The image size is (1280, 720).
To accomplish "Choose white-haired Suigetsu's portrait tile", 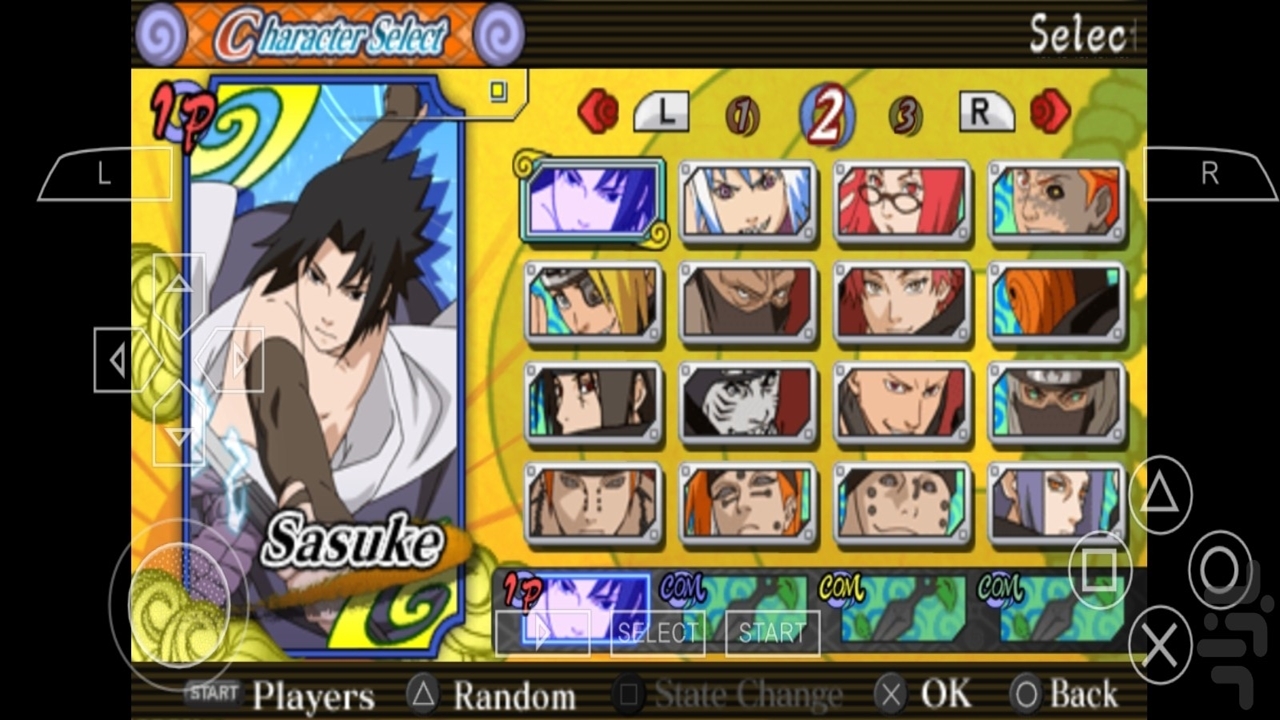I will [x=748, y=201].
